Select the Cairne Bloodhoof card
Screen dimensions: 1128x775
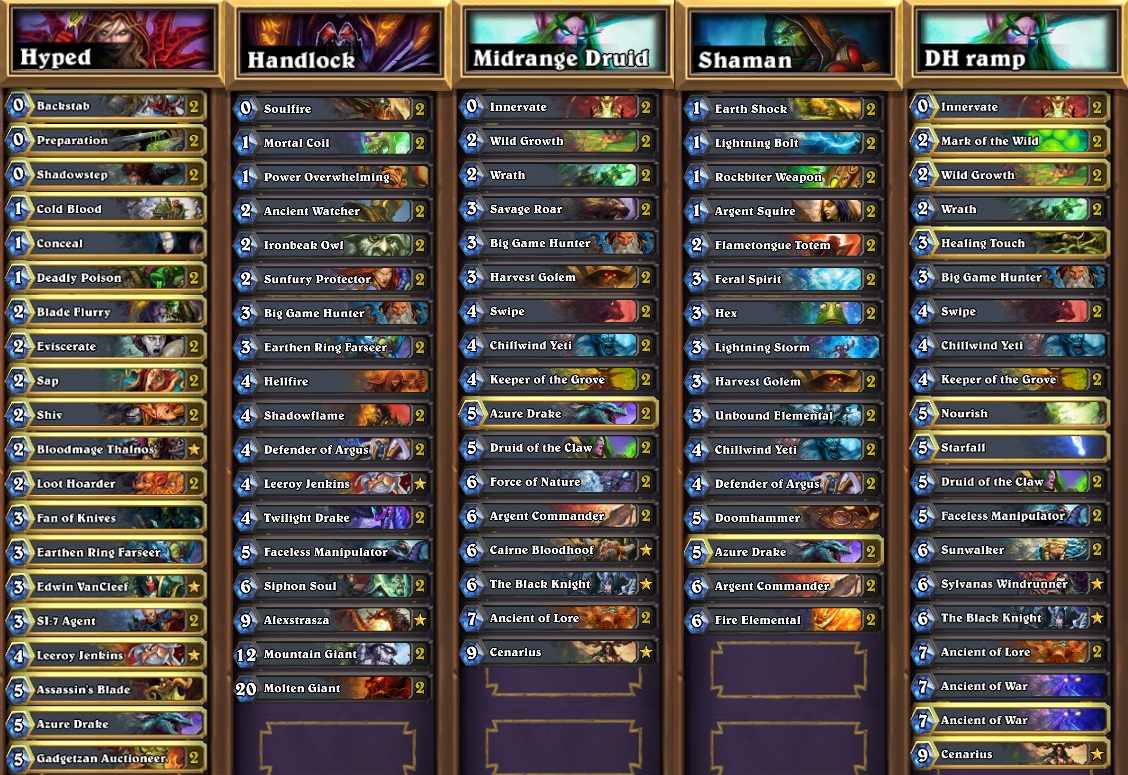[x=558, y=550]
